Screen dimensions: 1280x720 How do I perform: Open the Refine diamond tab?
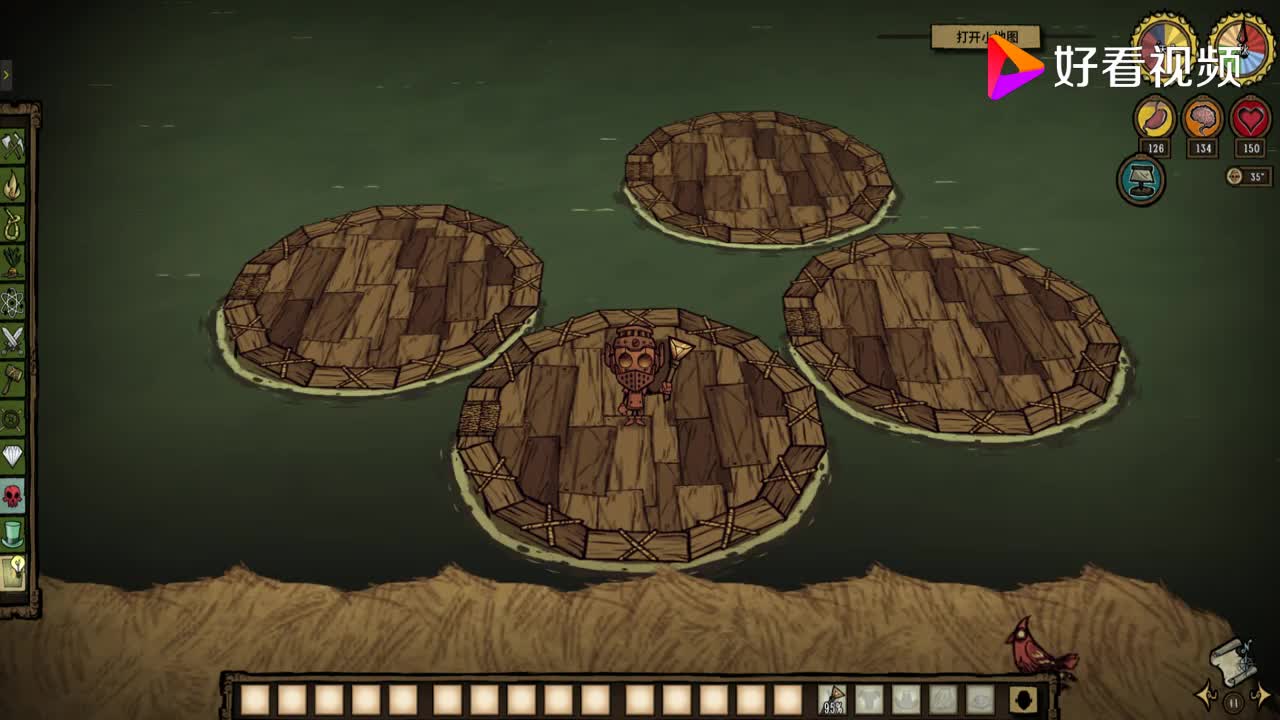pyautogui.click(x=12, y=457)
